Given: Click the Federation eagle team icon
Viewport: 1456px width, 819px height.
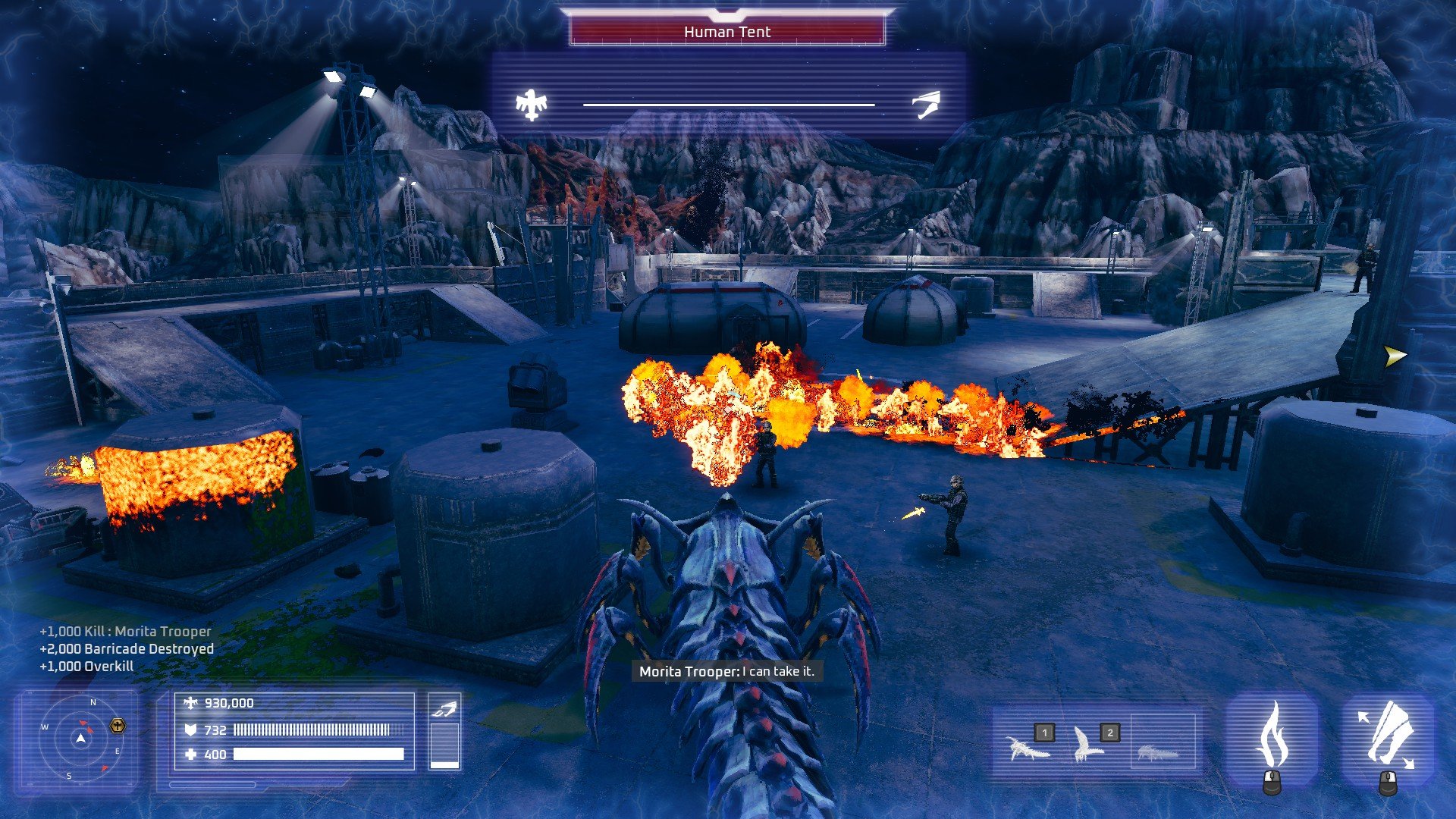Looking at the screenshot, I should tap(531, 105).
